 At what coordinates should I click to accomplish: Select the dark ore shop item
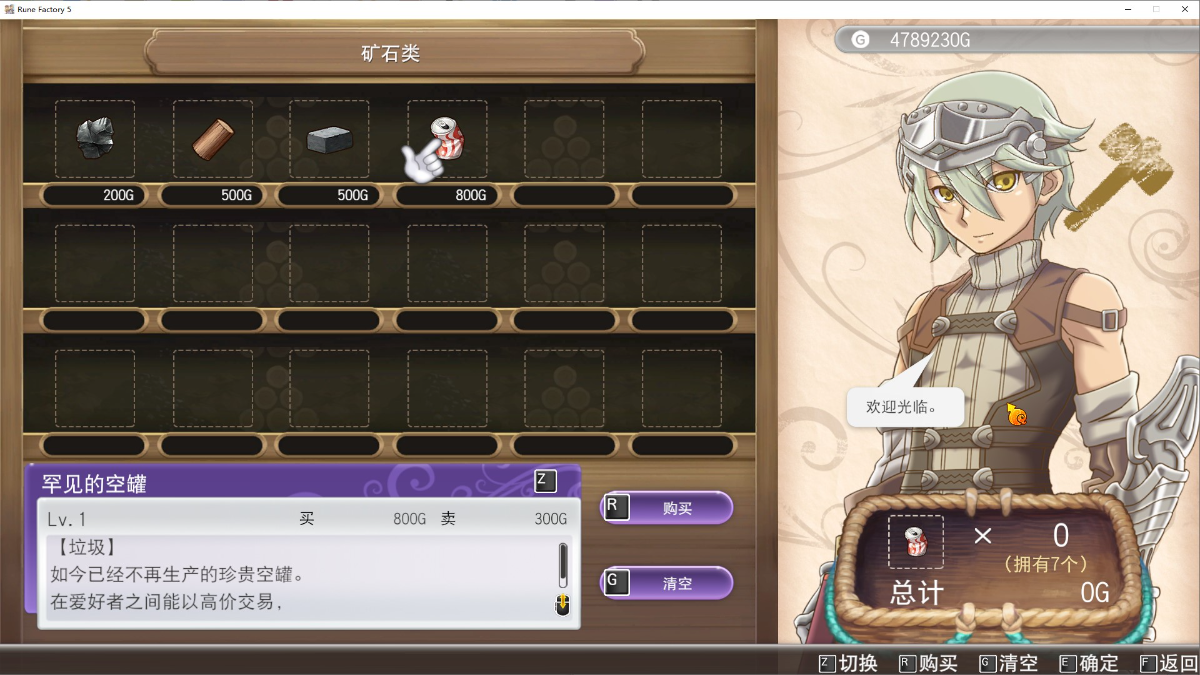click(95, 139)
